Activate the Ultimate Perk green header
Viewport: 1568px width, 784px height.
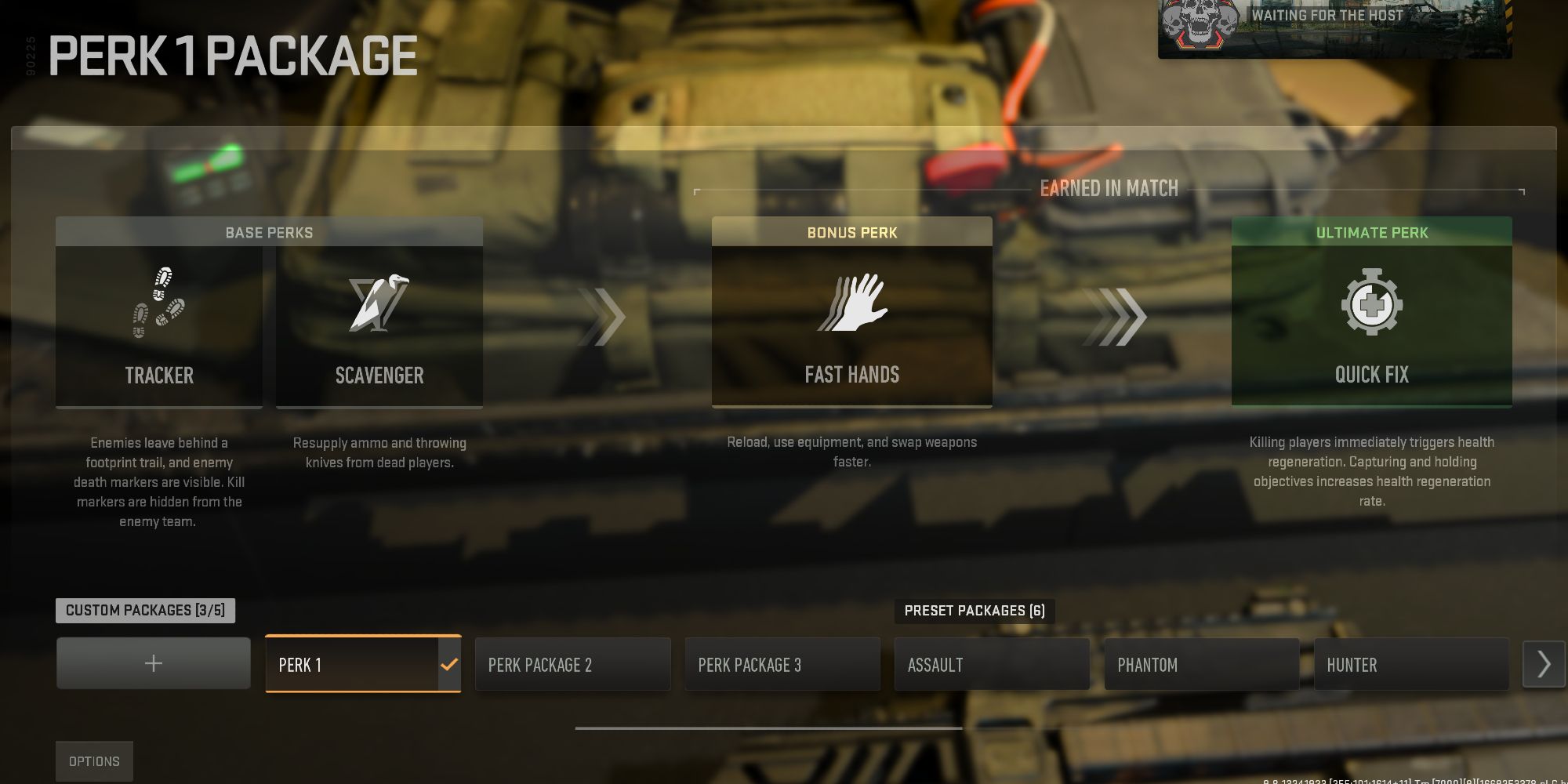pyautogui.click(x=1371, y=232)
